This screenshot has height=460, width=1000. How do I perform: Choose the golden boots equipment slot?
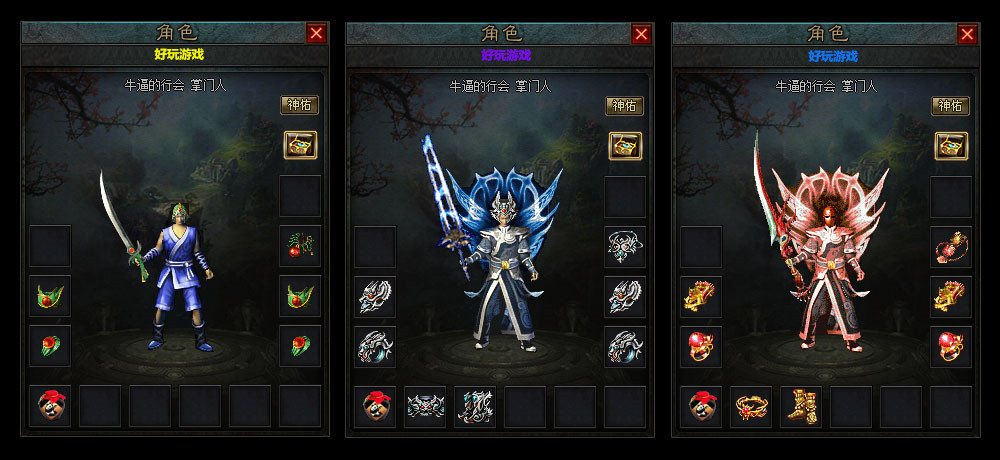[x=801, y=407]
